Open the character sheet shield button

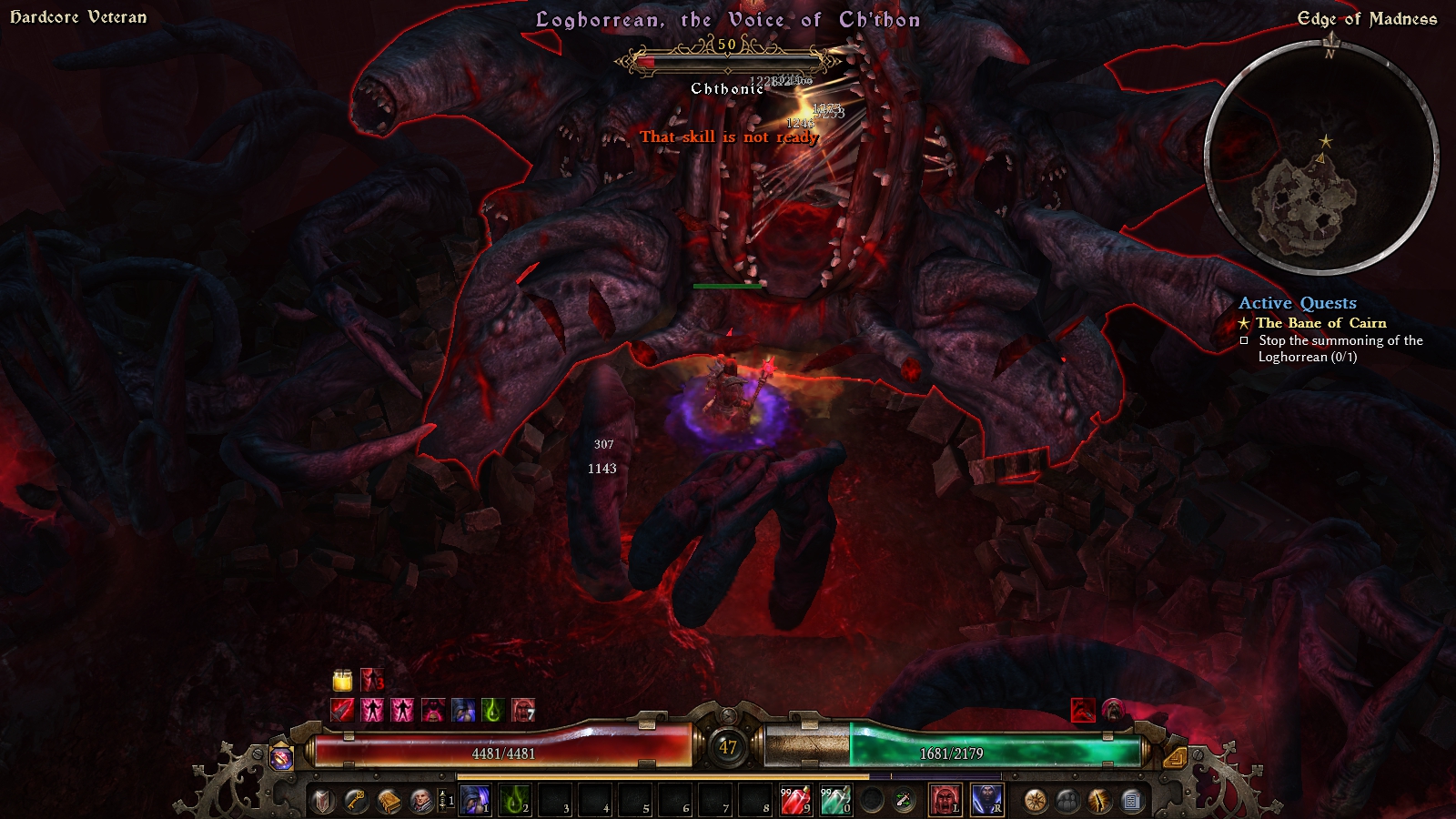click(x=323, y=801)
